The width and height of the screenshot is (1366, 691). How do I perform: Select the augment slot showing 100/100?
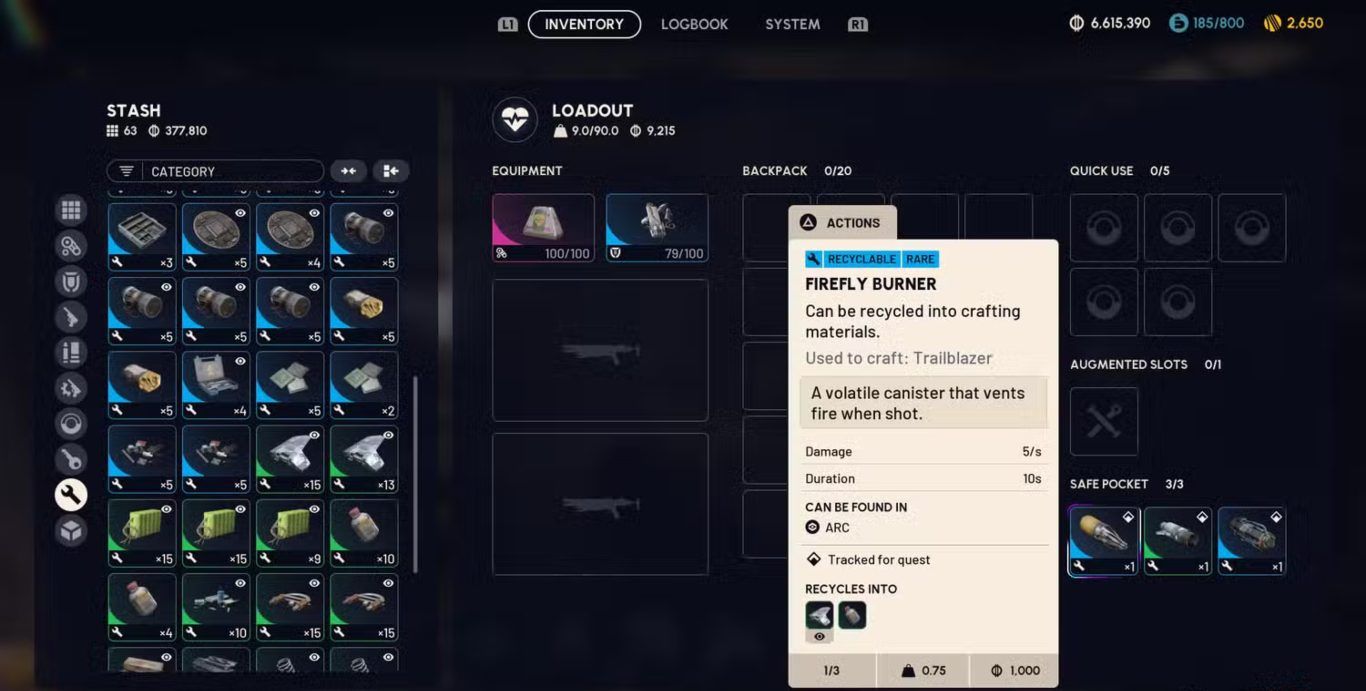tap(543, 228)
